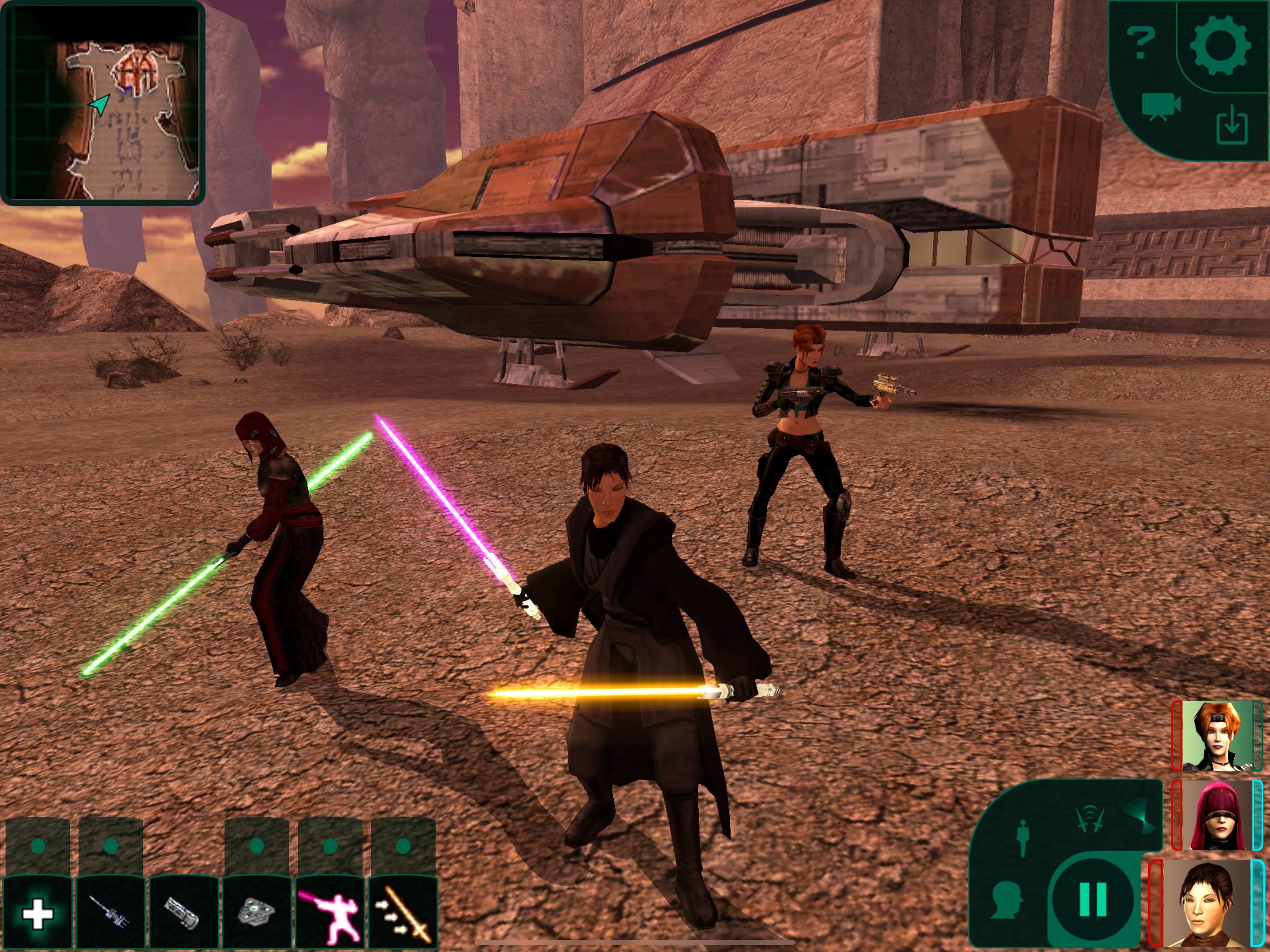Tap the standing figure icon
Image resolution: width=1270 pixels, height=952 pixels.
click(1022, 838)
